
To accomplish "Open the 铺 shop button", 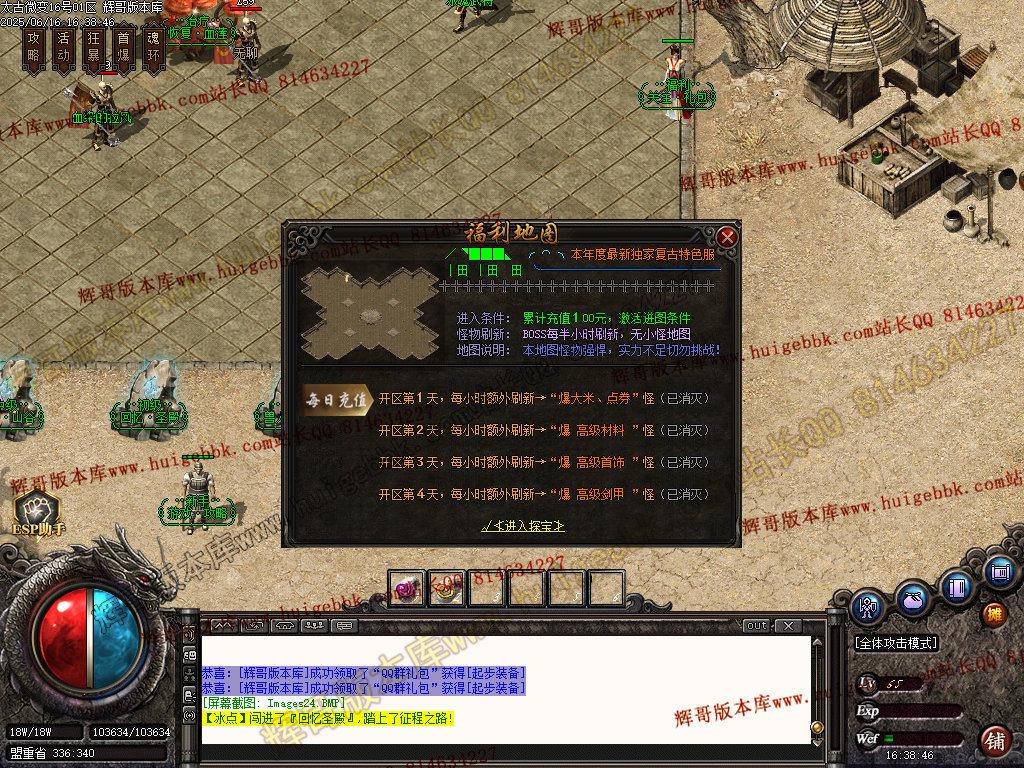I will (995, 741).
